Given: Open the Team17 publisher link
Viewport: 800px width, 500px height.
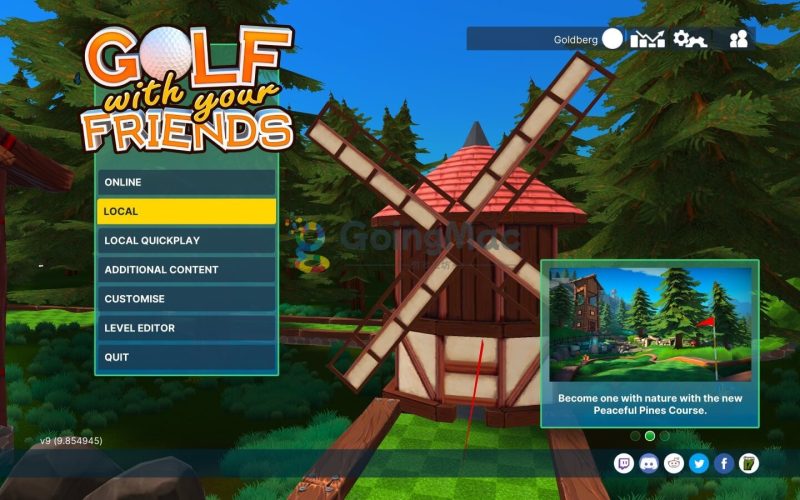Looking at the screenshot, I should pos(749,463).
